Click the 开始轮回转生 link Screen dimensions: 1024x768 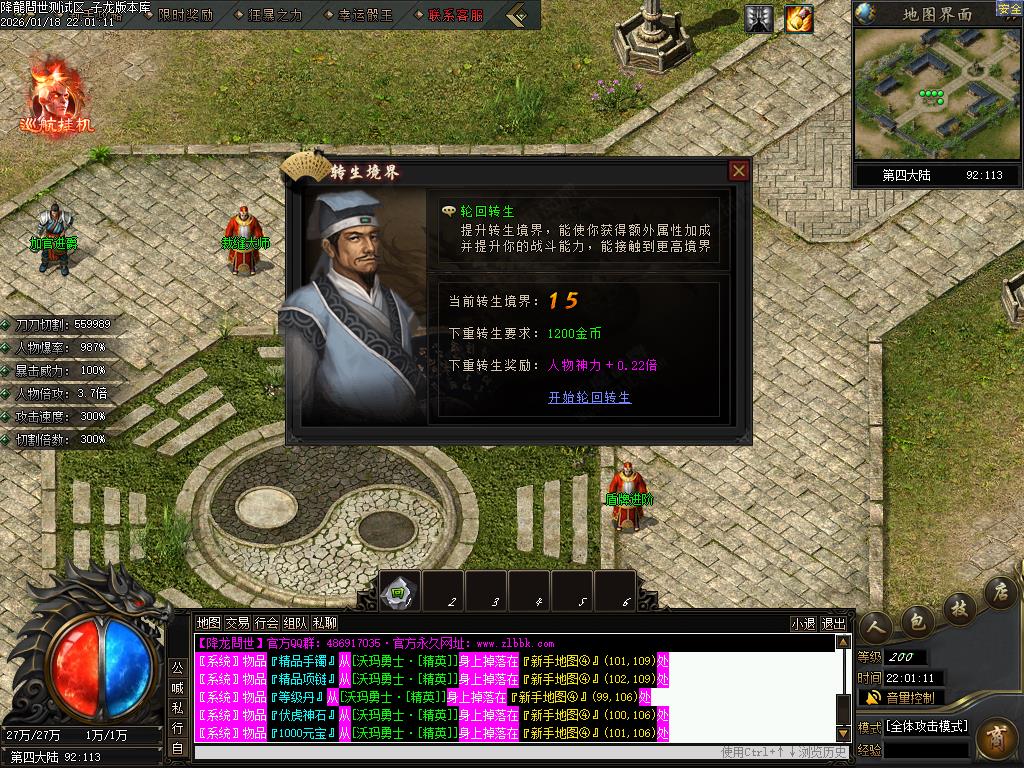589,397
